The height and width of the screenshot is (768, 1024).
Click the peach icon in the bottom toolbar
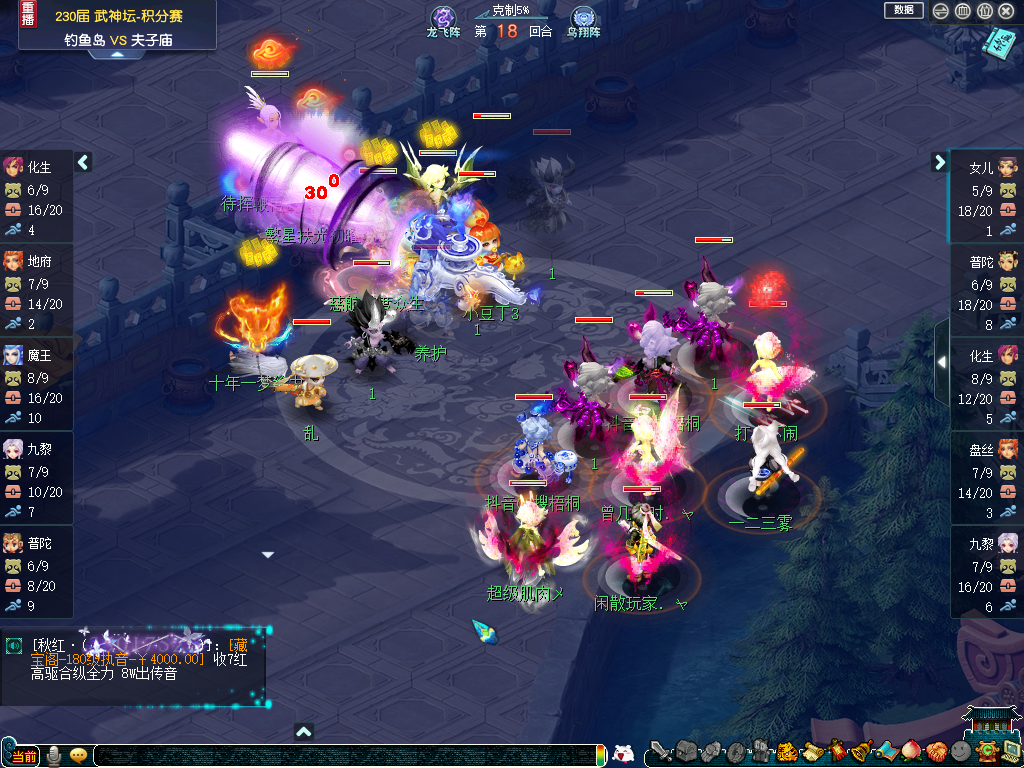[909, 751]
